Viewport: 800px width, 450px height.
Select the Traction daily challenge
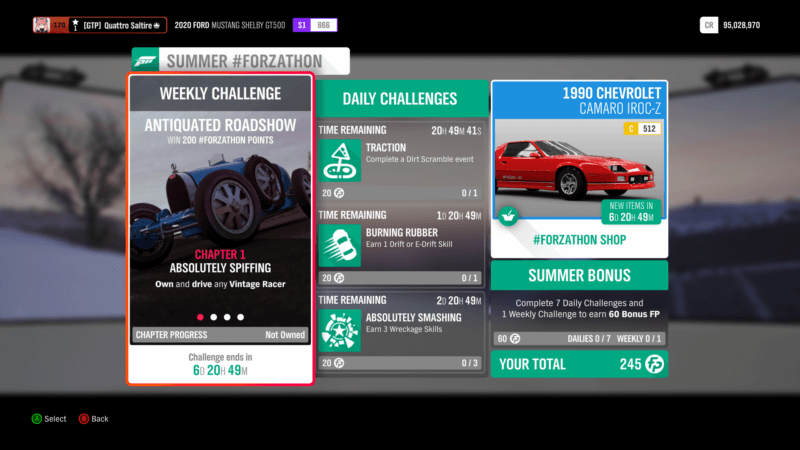[x=401, y=161]
